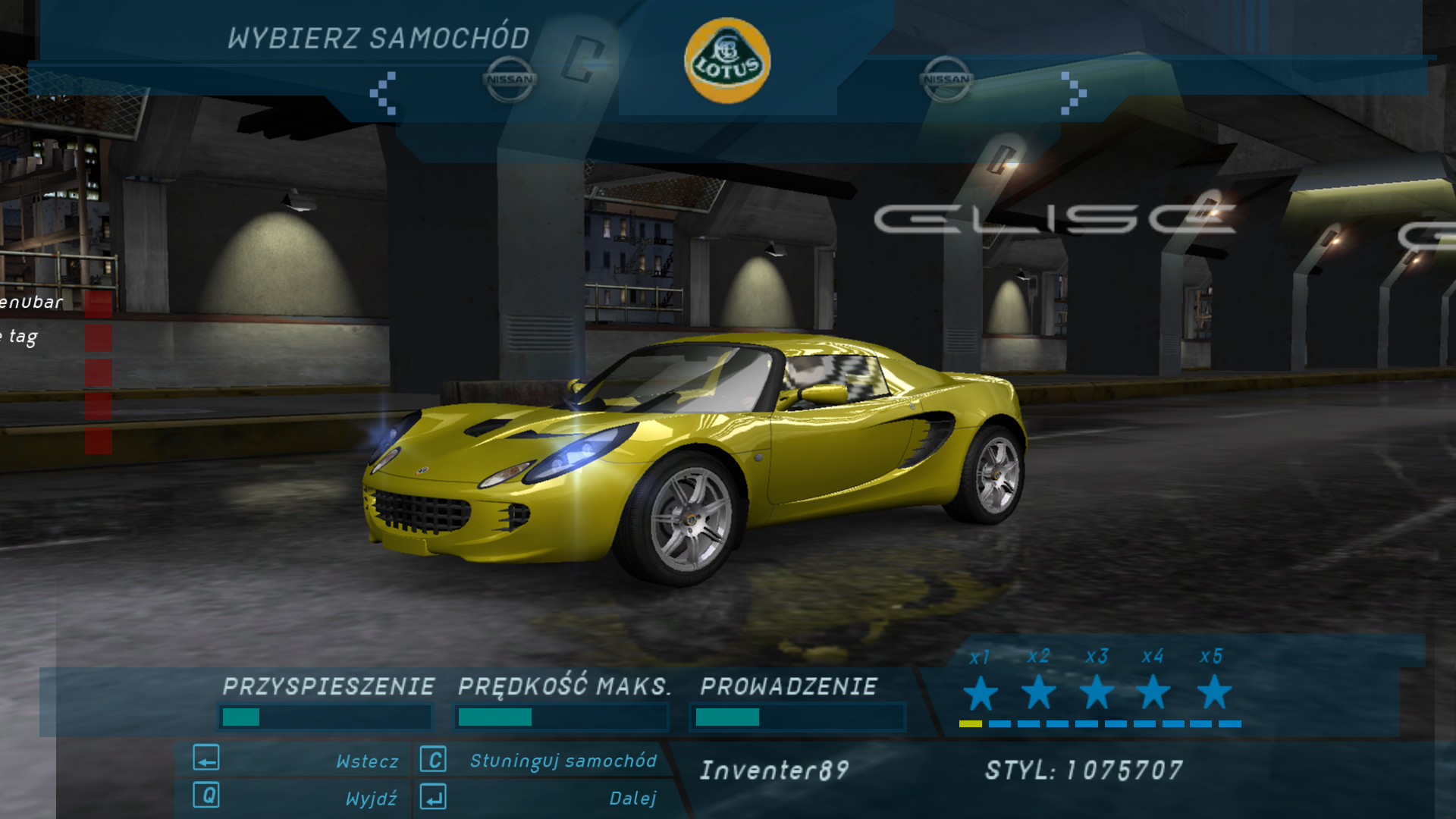
Task: Choose the Nissan logo right of Lotus
Action: pyautogui.click(x=946, y=79)
